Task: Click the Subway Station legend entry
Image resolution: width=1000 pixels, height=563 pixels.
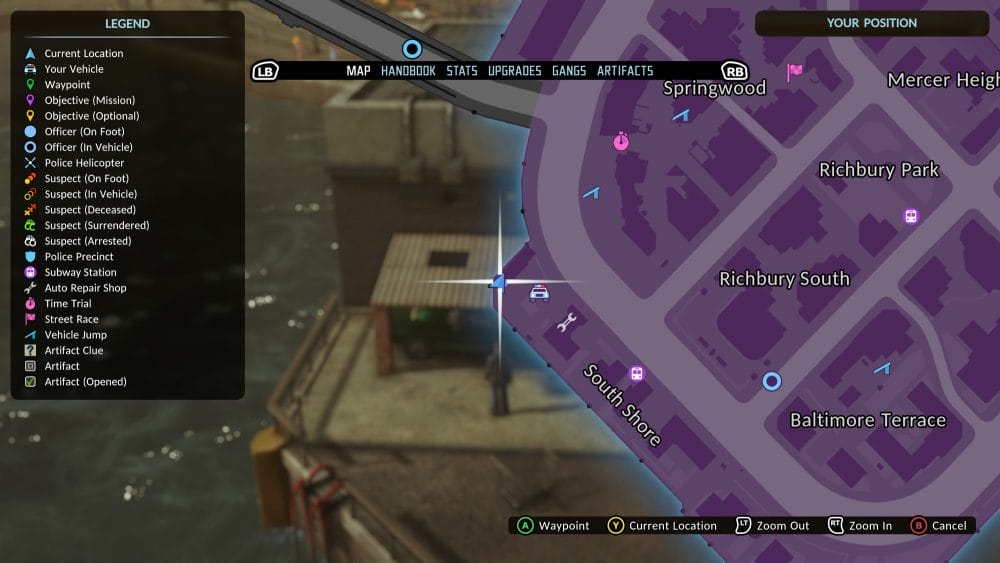Action: (80, 272)
